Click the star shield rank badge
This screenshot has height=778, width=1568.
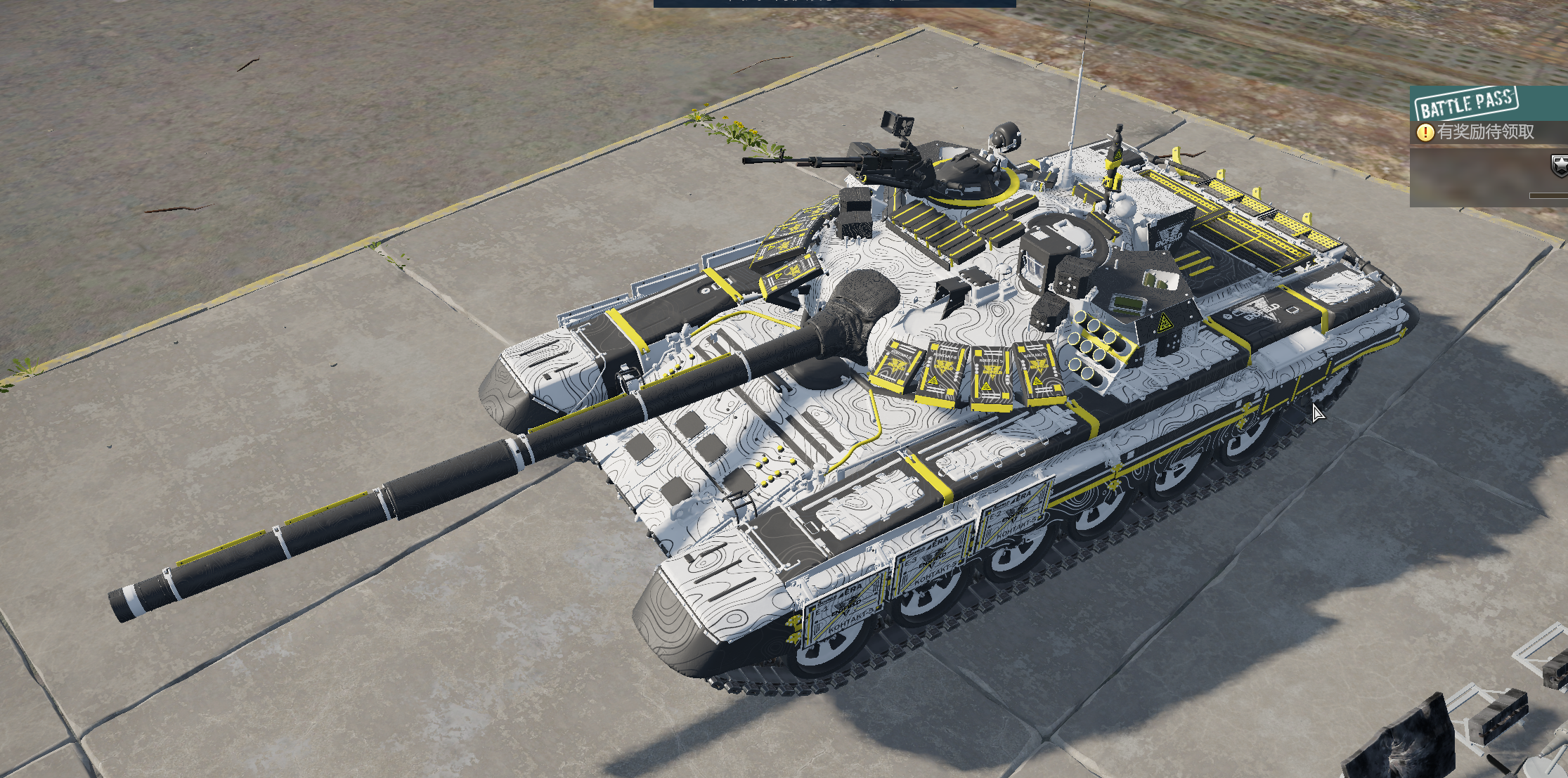[x=1560, y=166]
